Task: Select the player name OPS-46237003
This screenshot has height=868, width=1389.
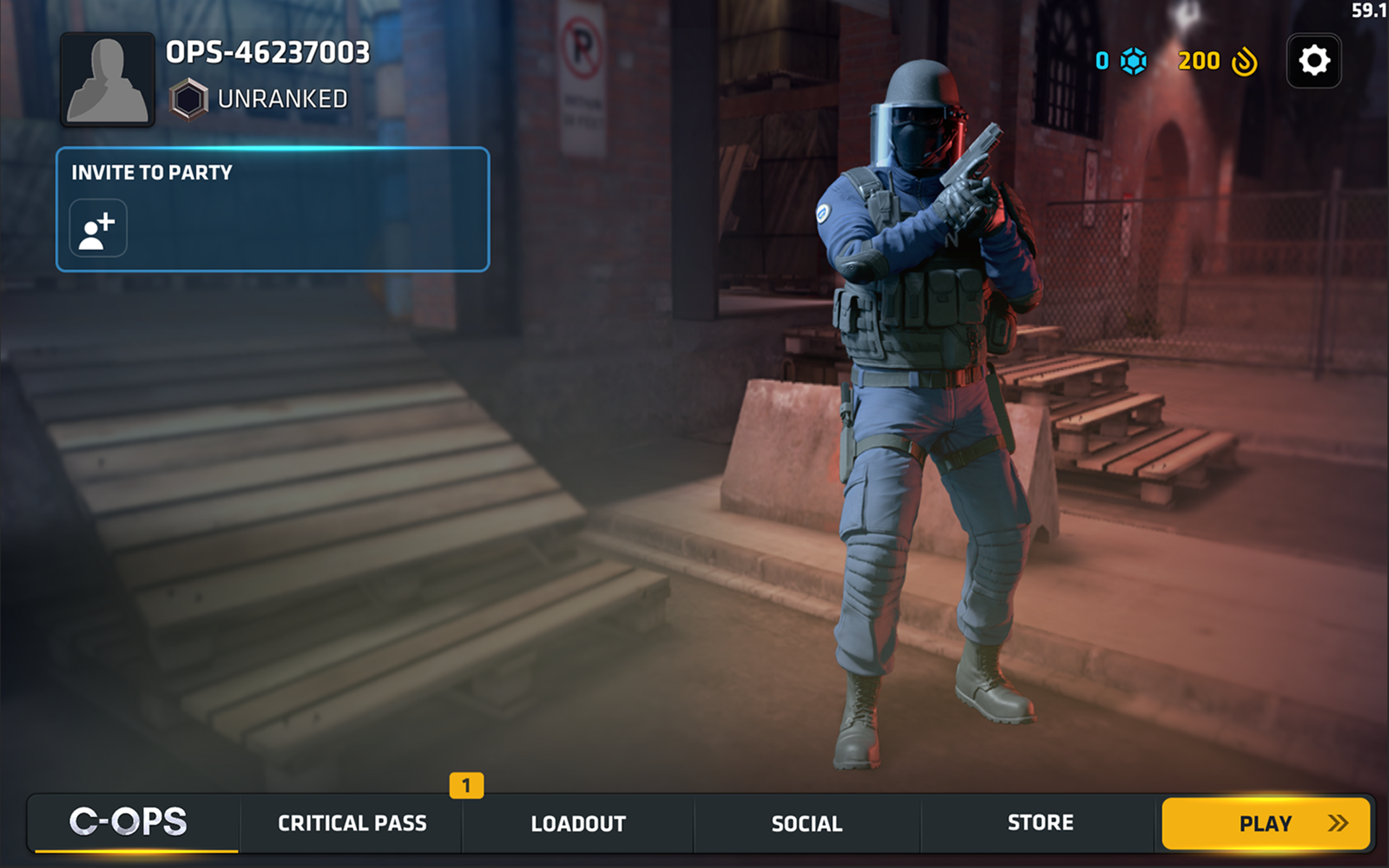Action: (x=266, y=53)
